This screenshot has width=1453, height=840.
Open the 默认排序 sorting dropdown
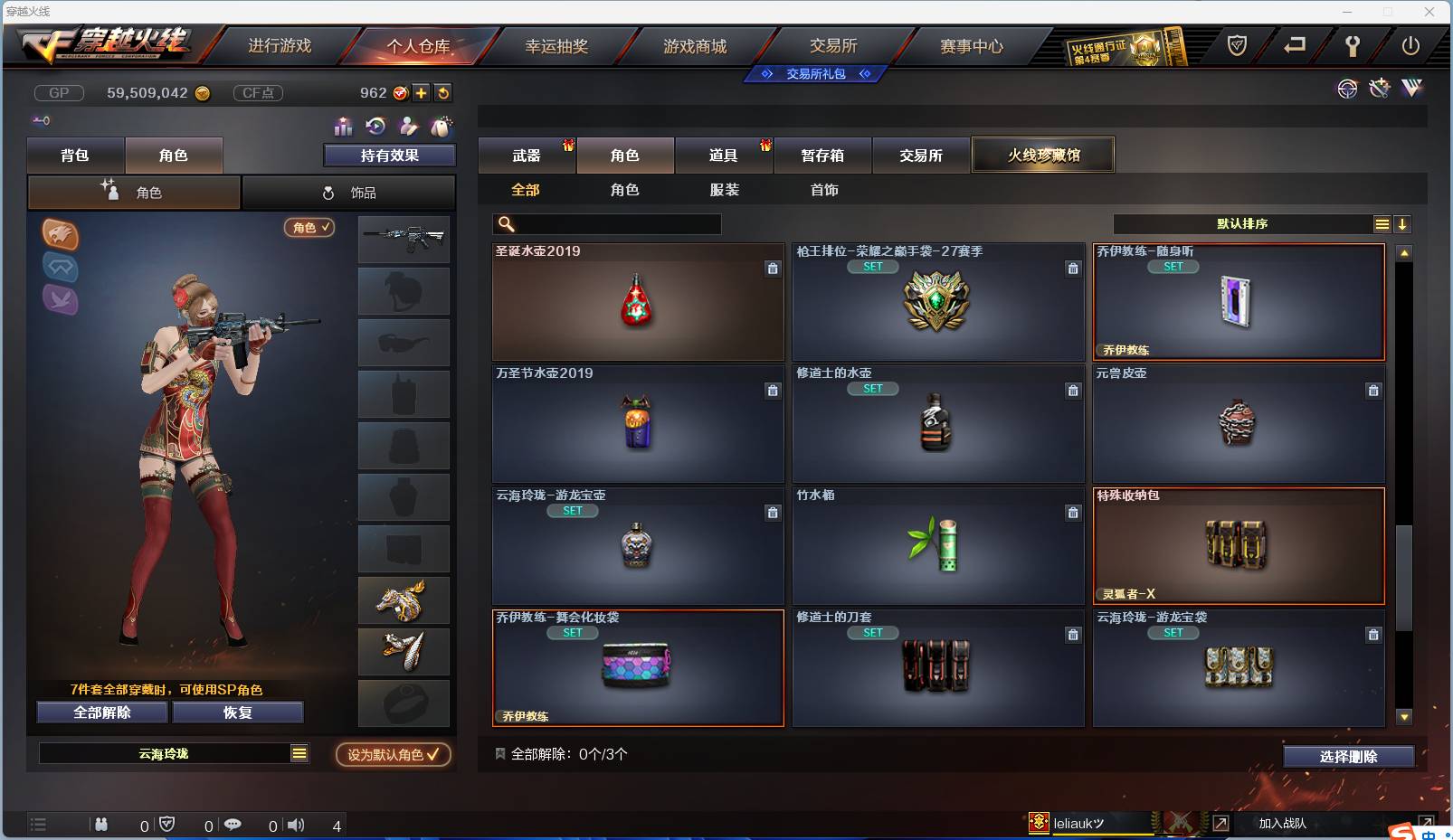tap(1249, 223)
